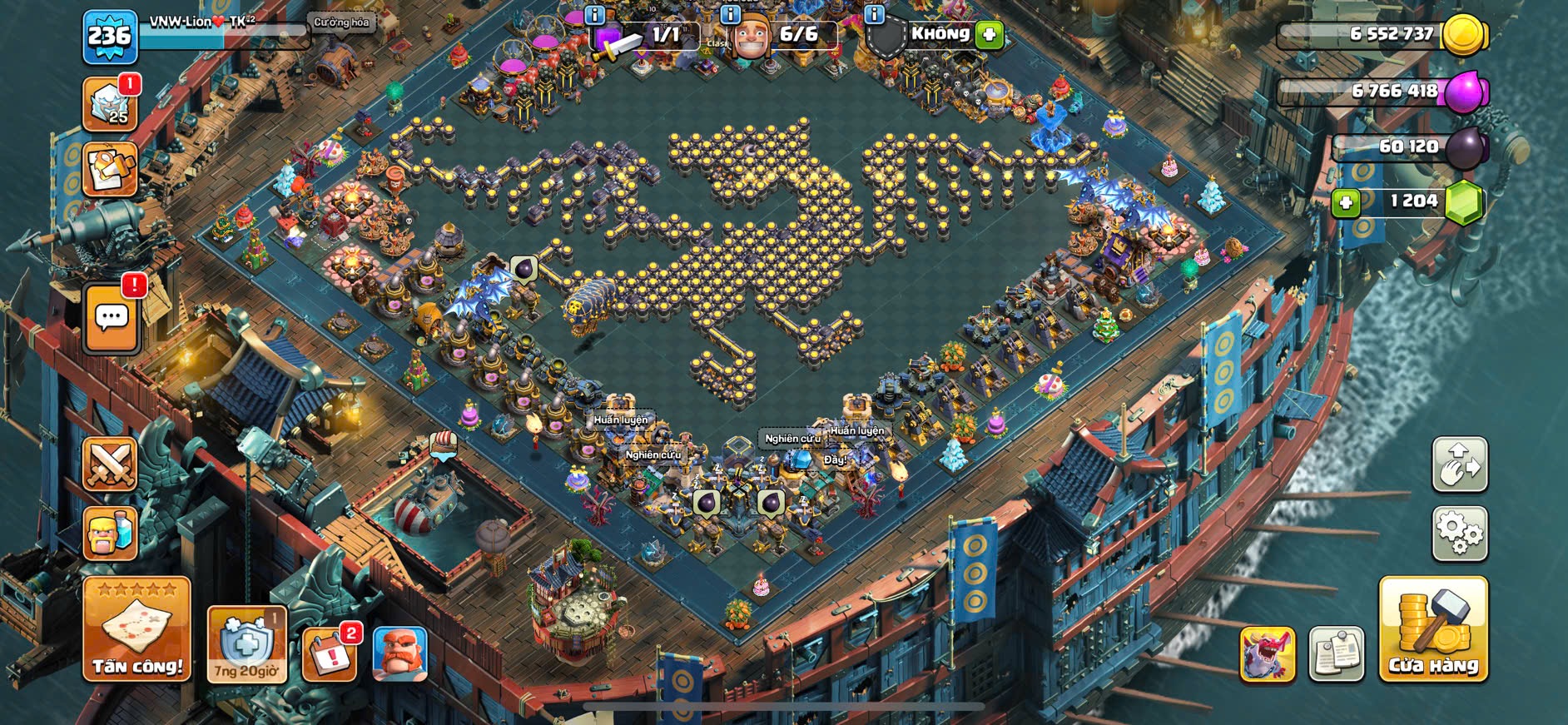Screen dimensions: 1568x725
Task: Show info for the 1/1 sword counter
Action: click(x=594, y=14)
